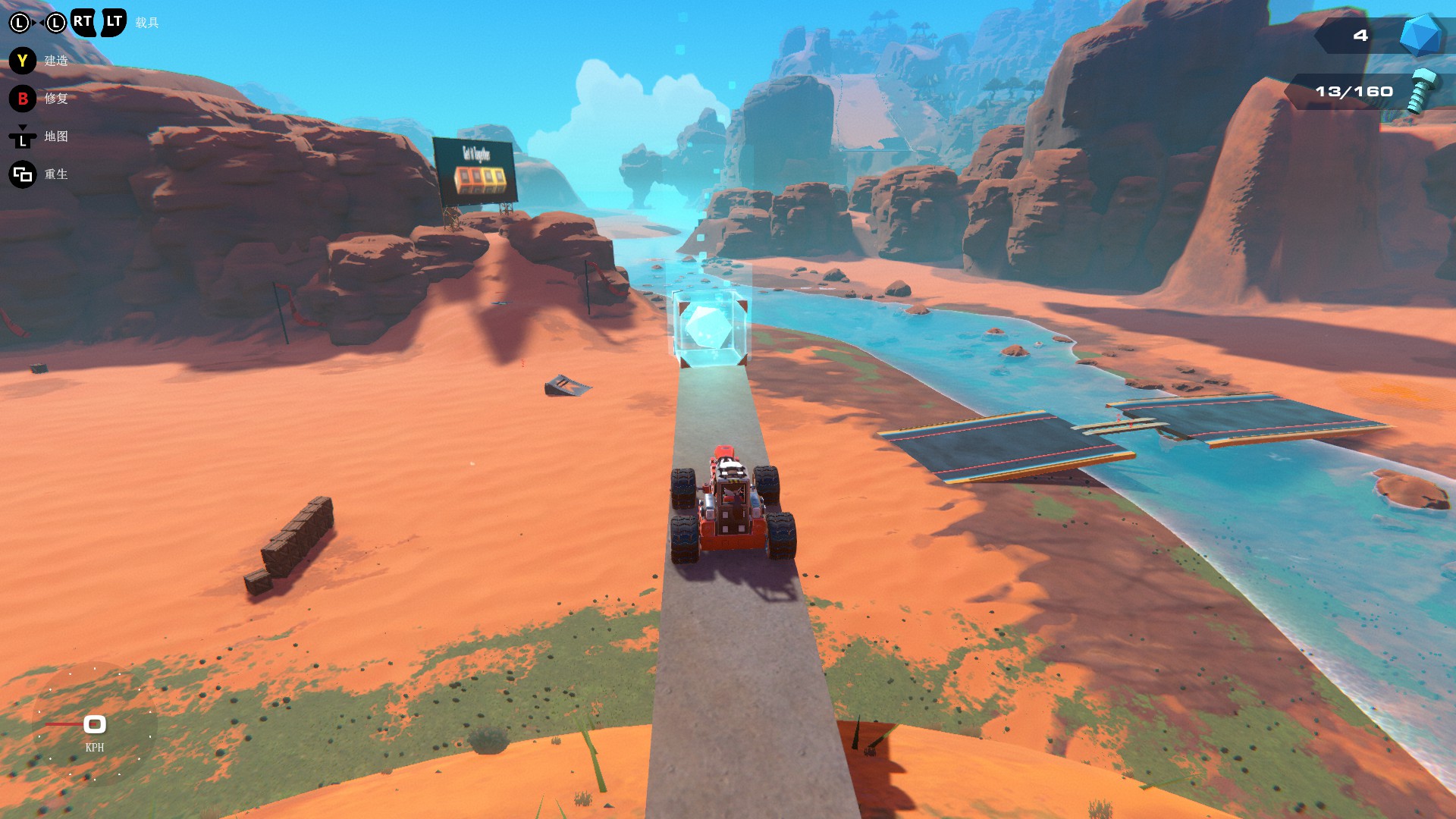1456x819 pixels.
Task: Select the LT trigger icon next to RT
Action: click(x=112, y=21)
